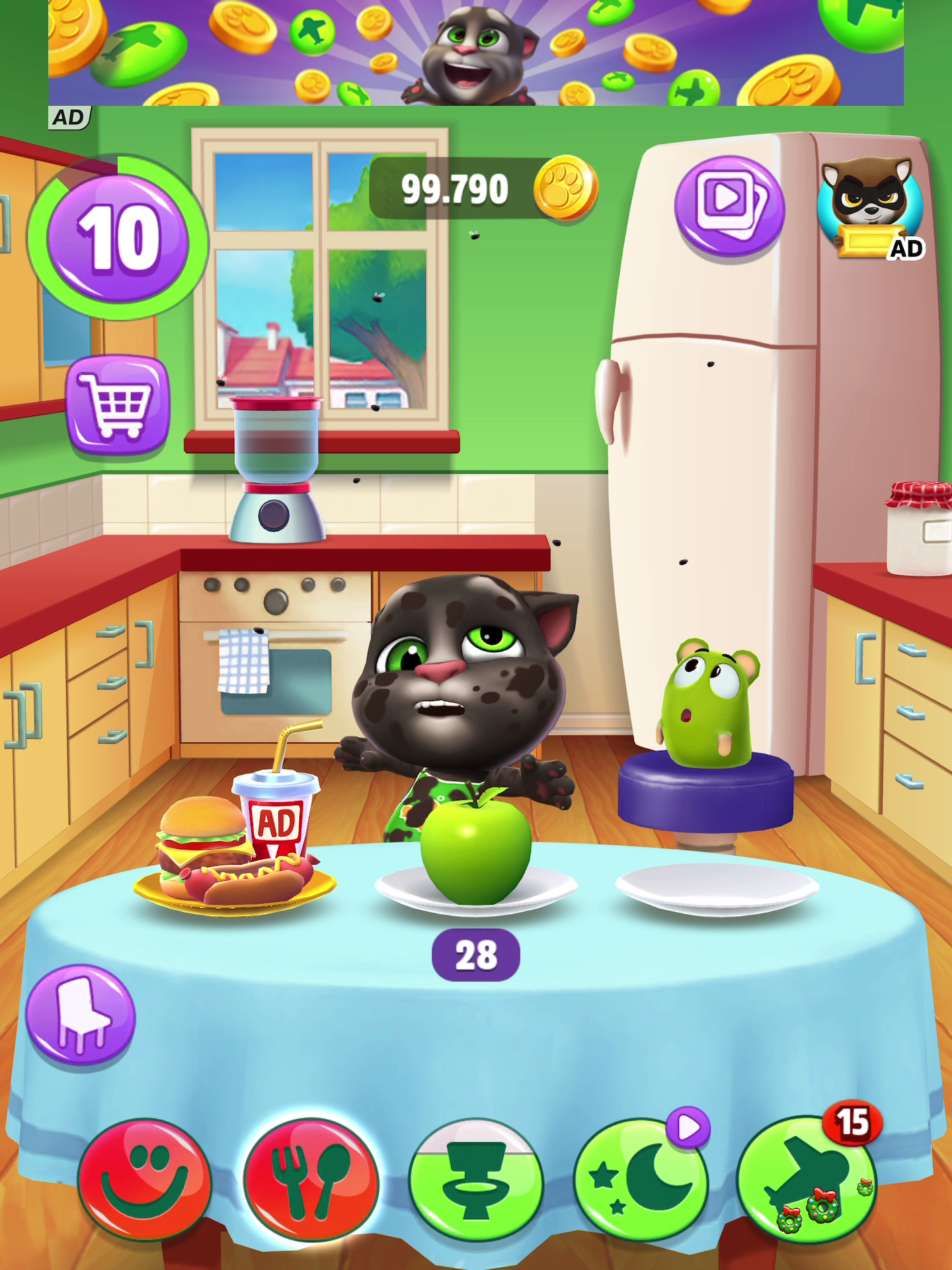This screenshot has height=1270, width=952.
Task: Open the airplane travel button
Action: pyautogui.click(x=805, y=1181)
